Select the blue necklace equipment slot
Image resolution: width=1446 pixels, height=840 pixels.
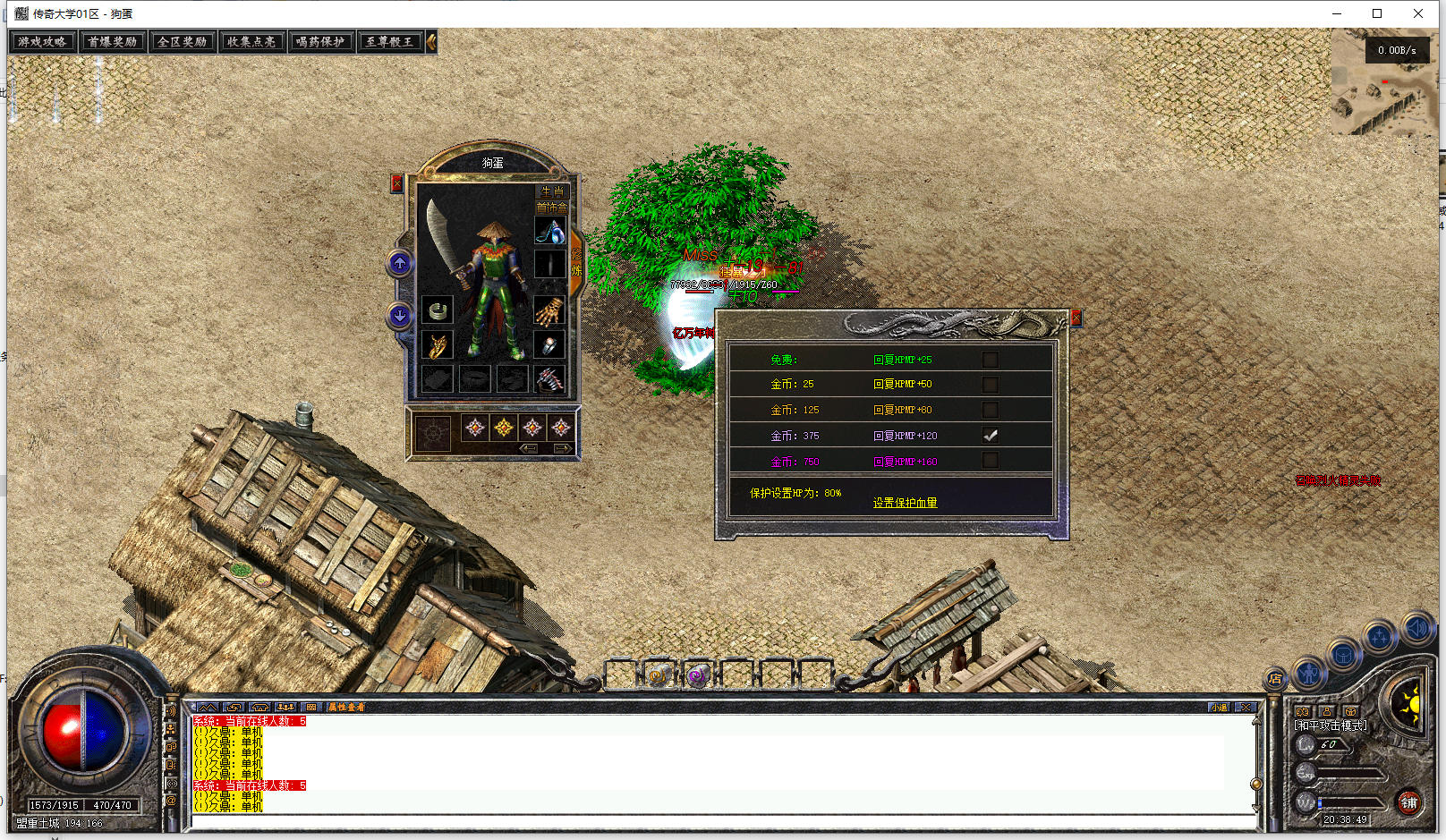(x=549, y=232)
